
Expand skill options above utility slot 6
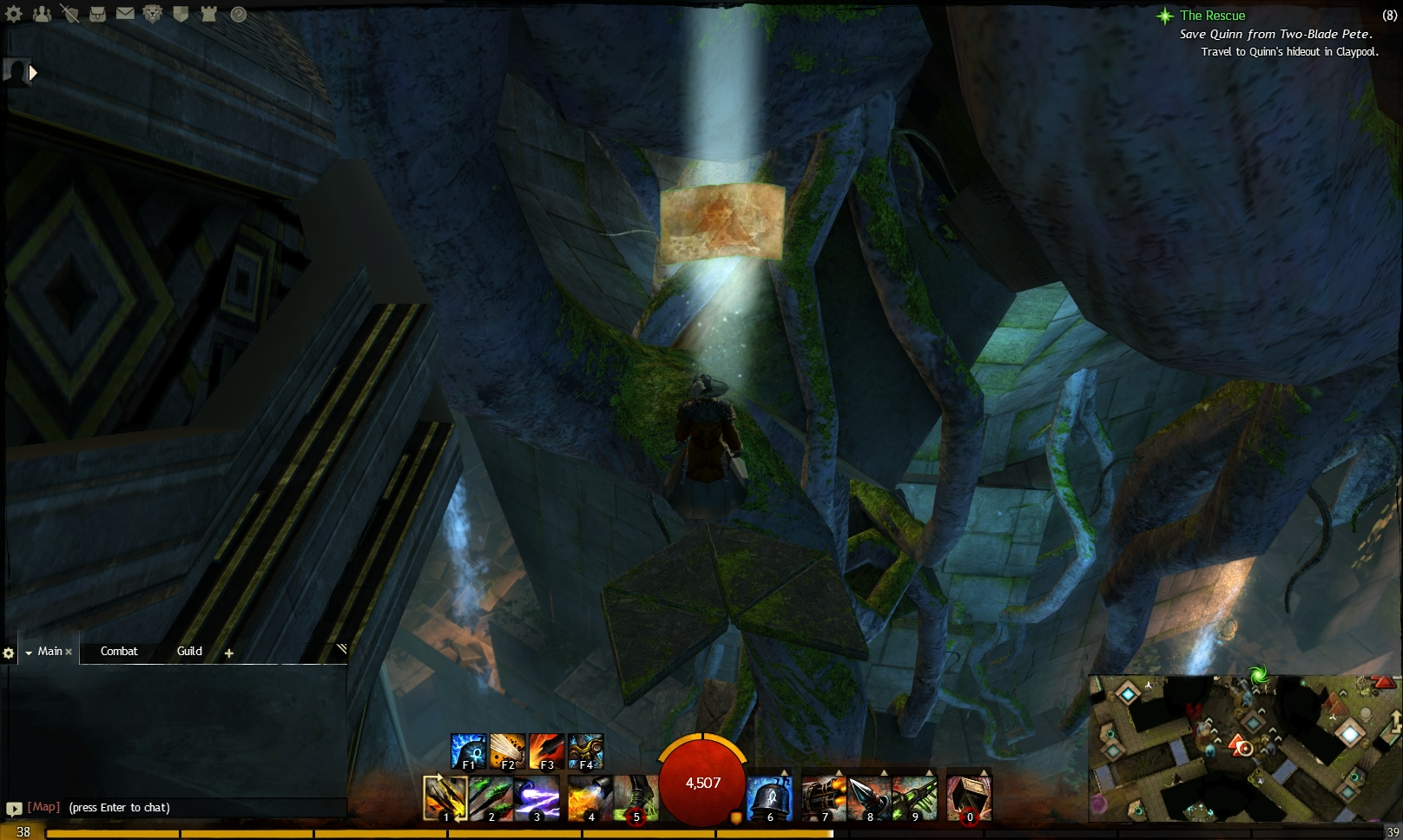point(784,772)
